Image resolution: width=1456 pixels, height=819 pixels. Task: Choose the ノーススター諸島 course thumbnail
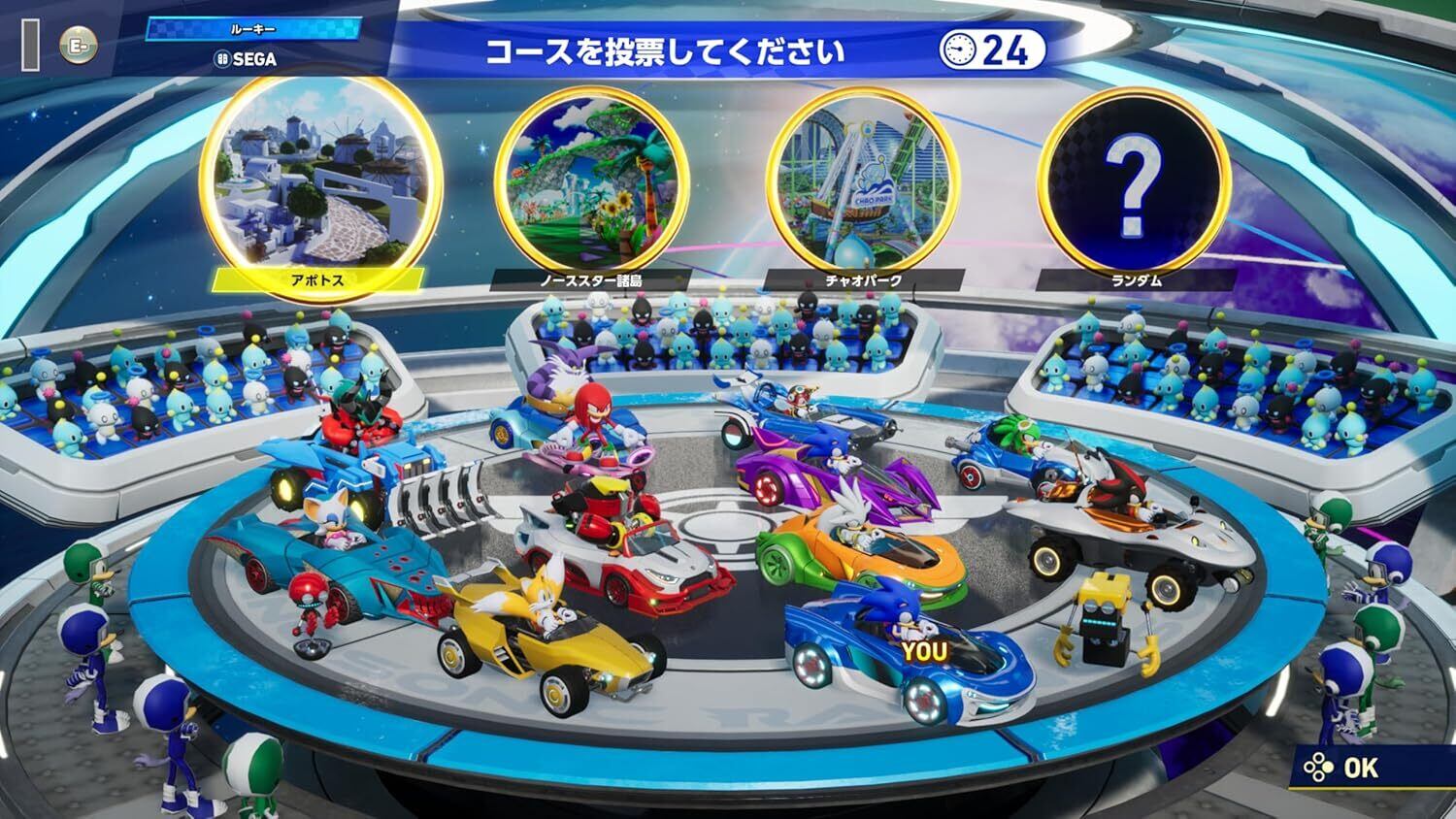(x=591, y=175)
